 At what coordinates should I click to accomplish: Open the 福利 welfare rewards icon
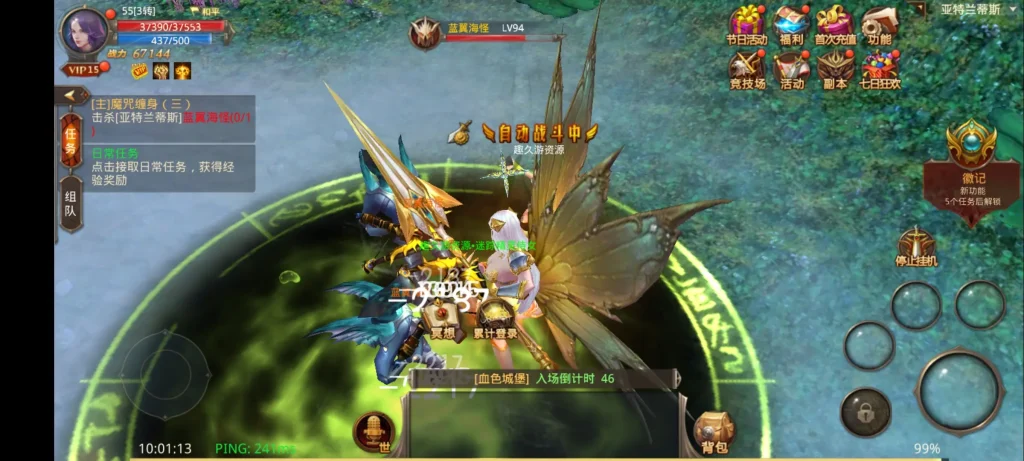tap(791, 23)
